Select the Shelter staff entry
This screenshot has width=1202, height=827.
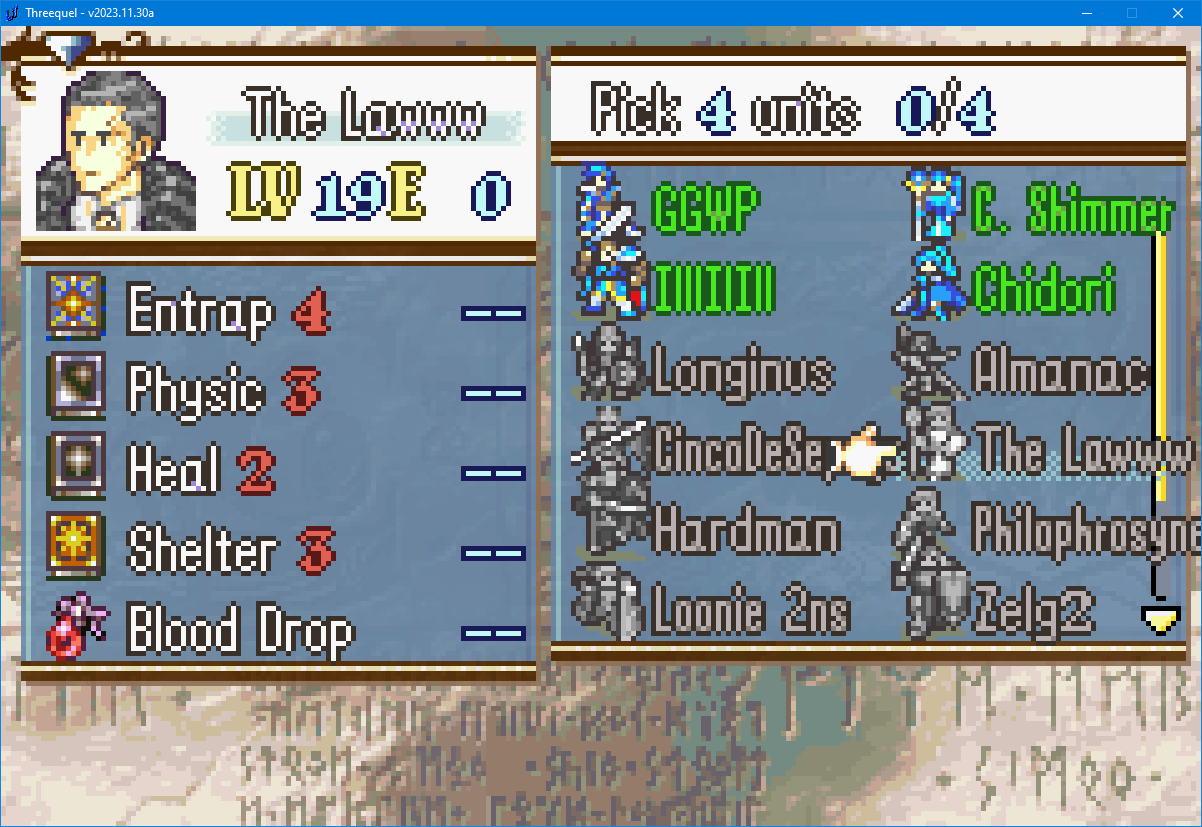[200, 551]
